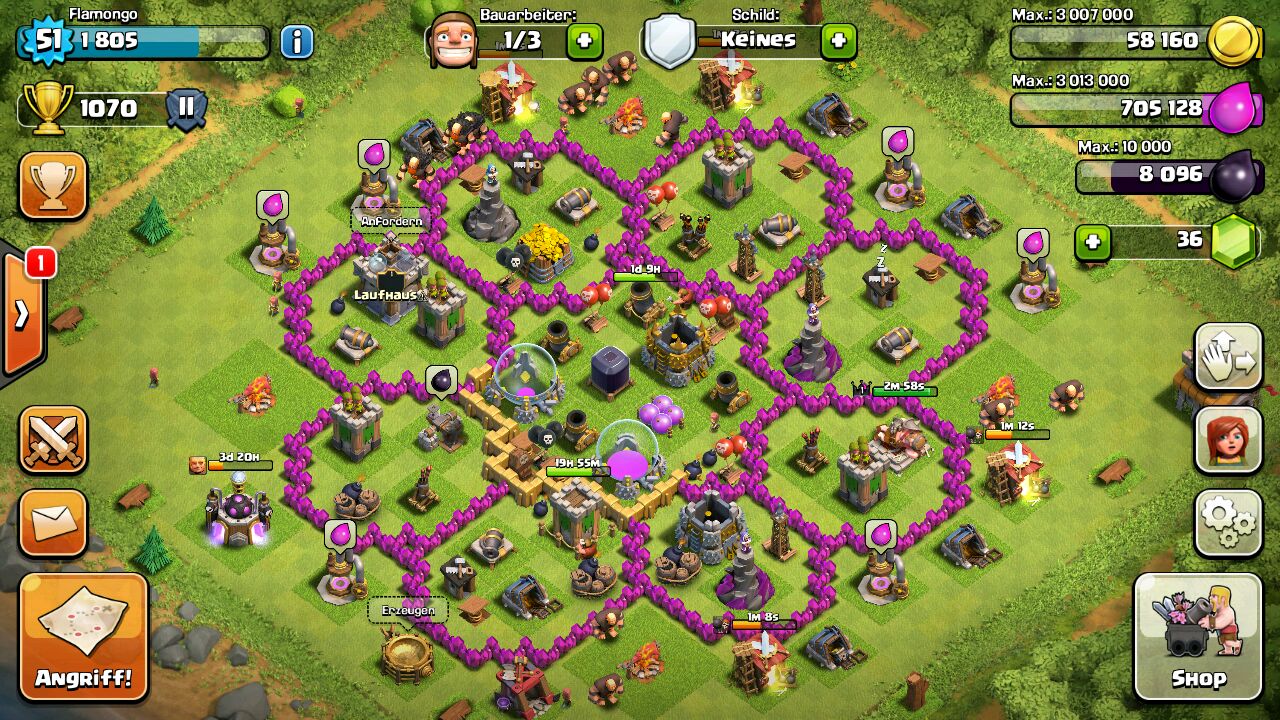Click the Anfordern troop request bubble
Image resolution: width=1280 pixels, height=720 pixels.
coord(391,220)
